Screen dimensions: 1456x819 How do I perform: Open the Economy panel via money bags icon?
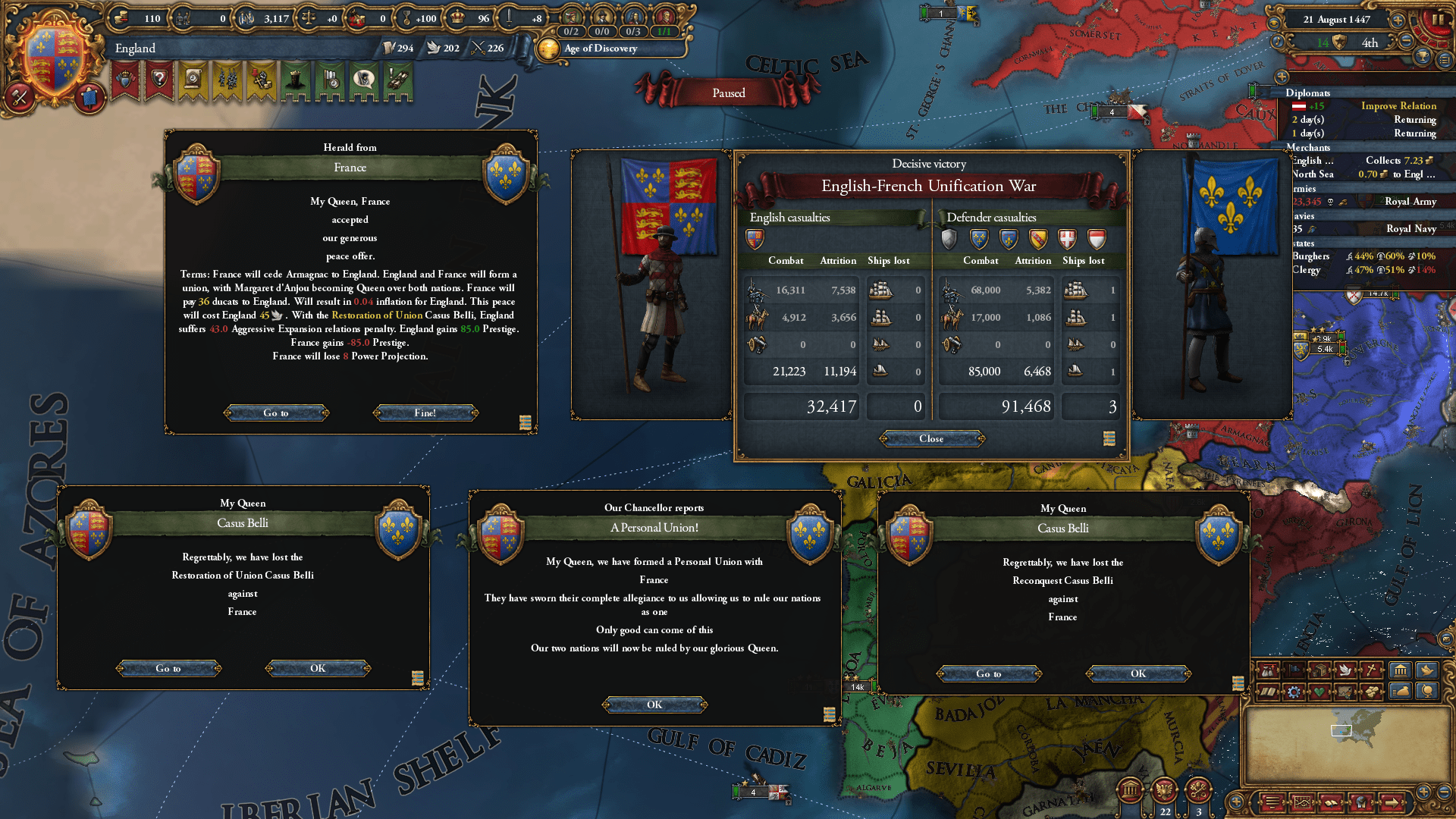click(1267, 670)
